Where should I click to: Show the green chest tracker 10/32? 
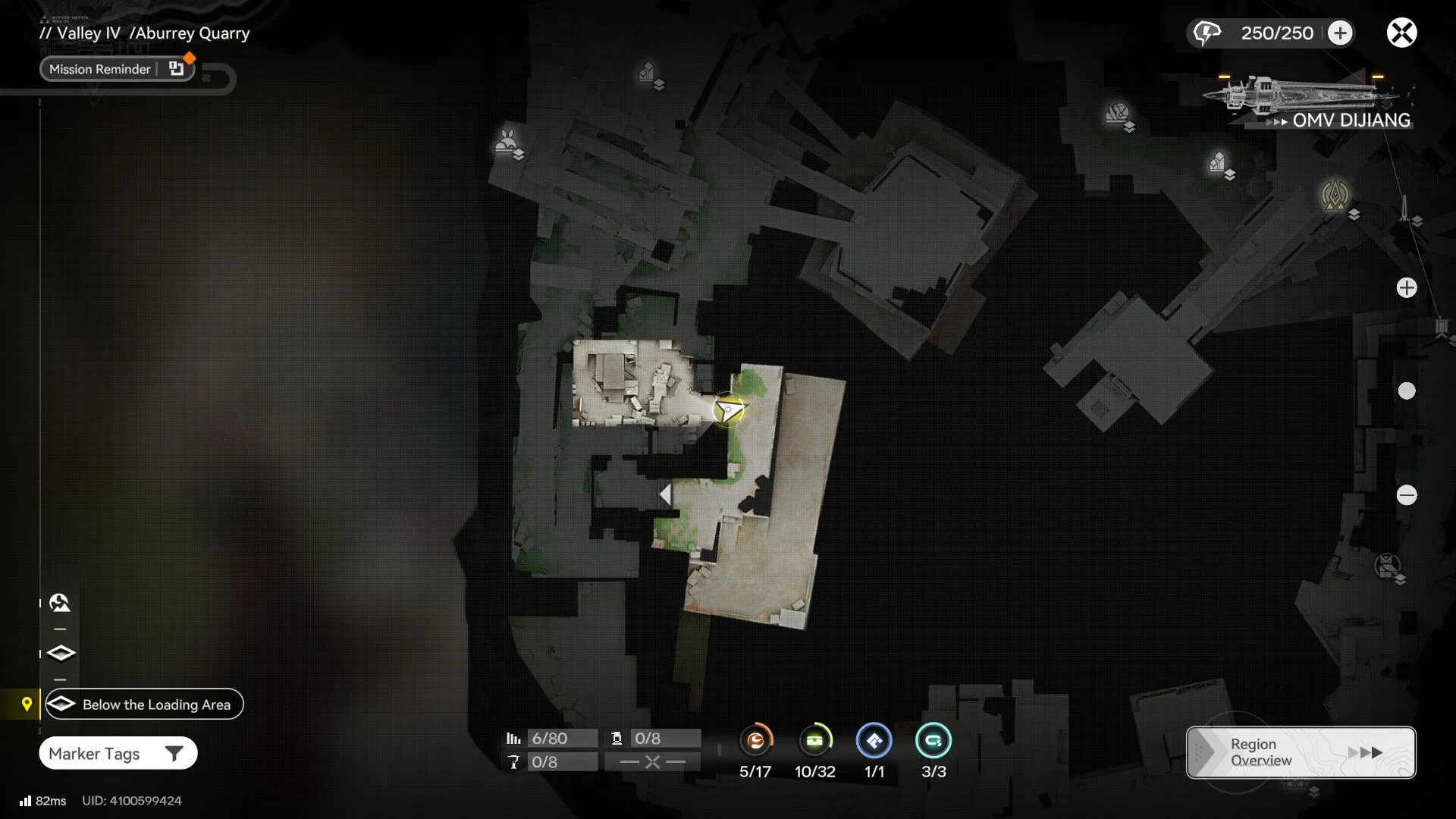pos(814,741)
